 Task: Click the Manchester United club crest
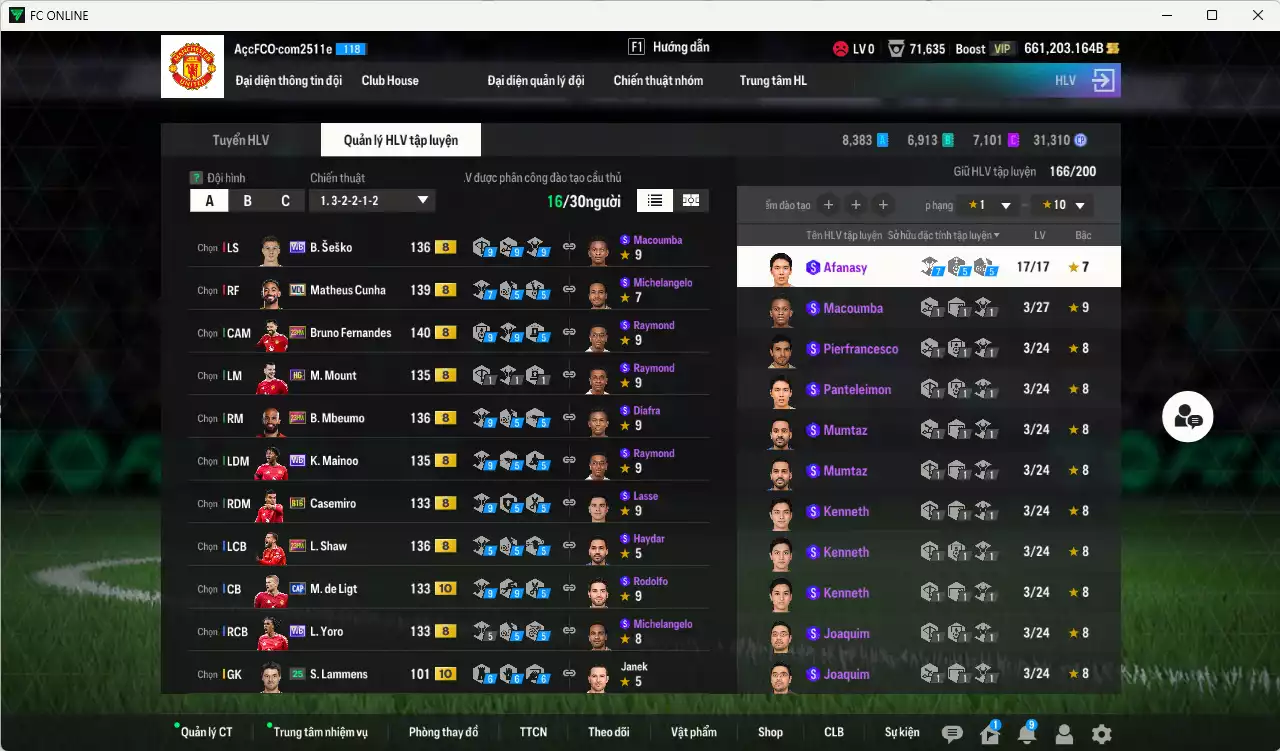coord(192,66)
